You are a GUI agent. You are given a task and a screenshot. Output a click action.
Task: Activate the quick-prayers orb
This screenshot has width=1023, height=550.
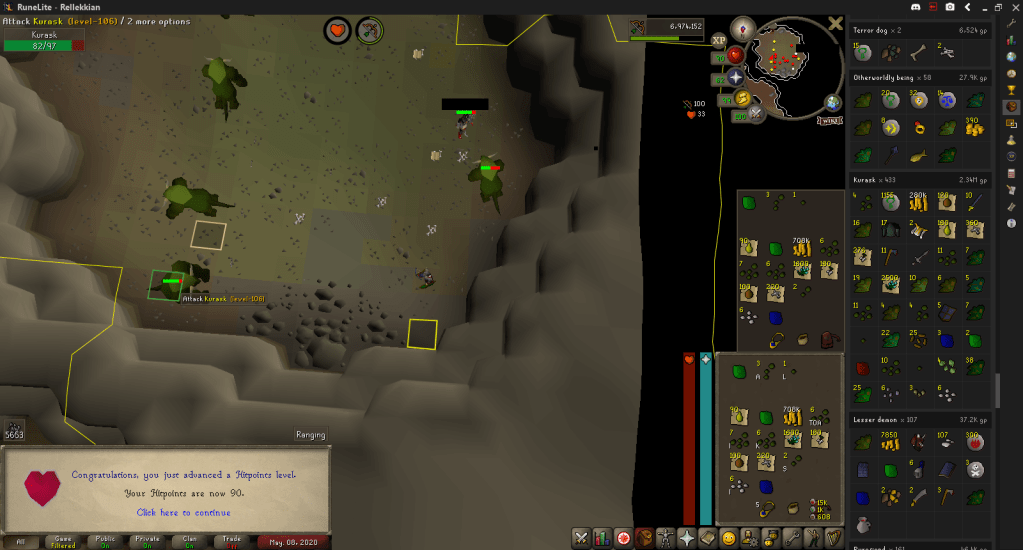tap(735, 77)
